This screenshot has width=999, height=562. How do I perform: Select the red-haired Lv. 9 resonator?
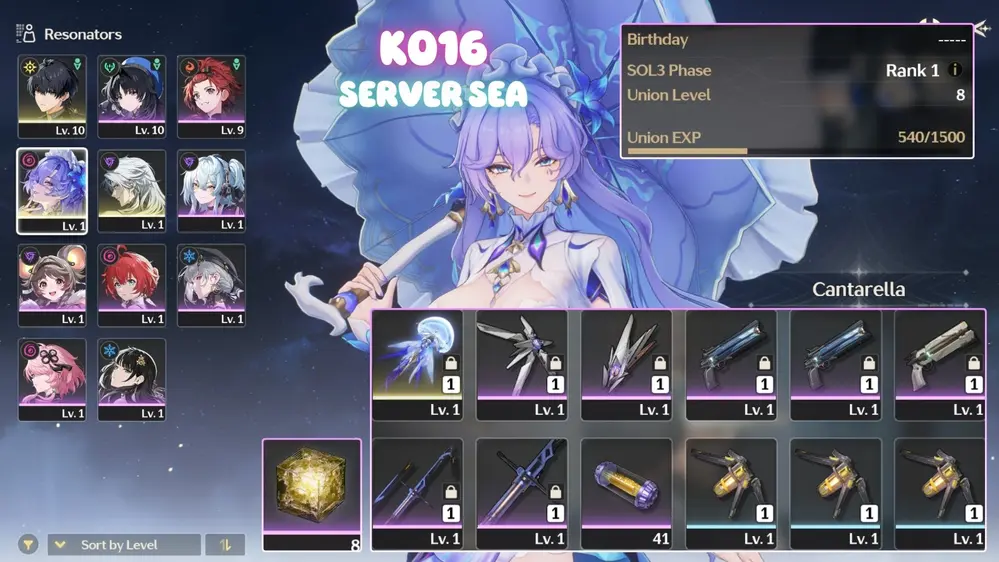211,96
